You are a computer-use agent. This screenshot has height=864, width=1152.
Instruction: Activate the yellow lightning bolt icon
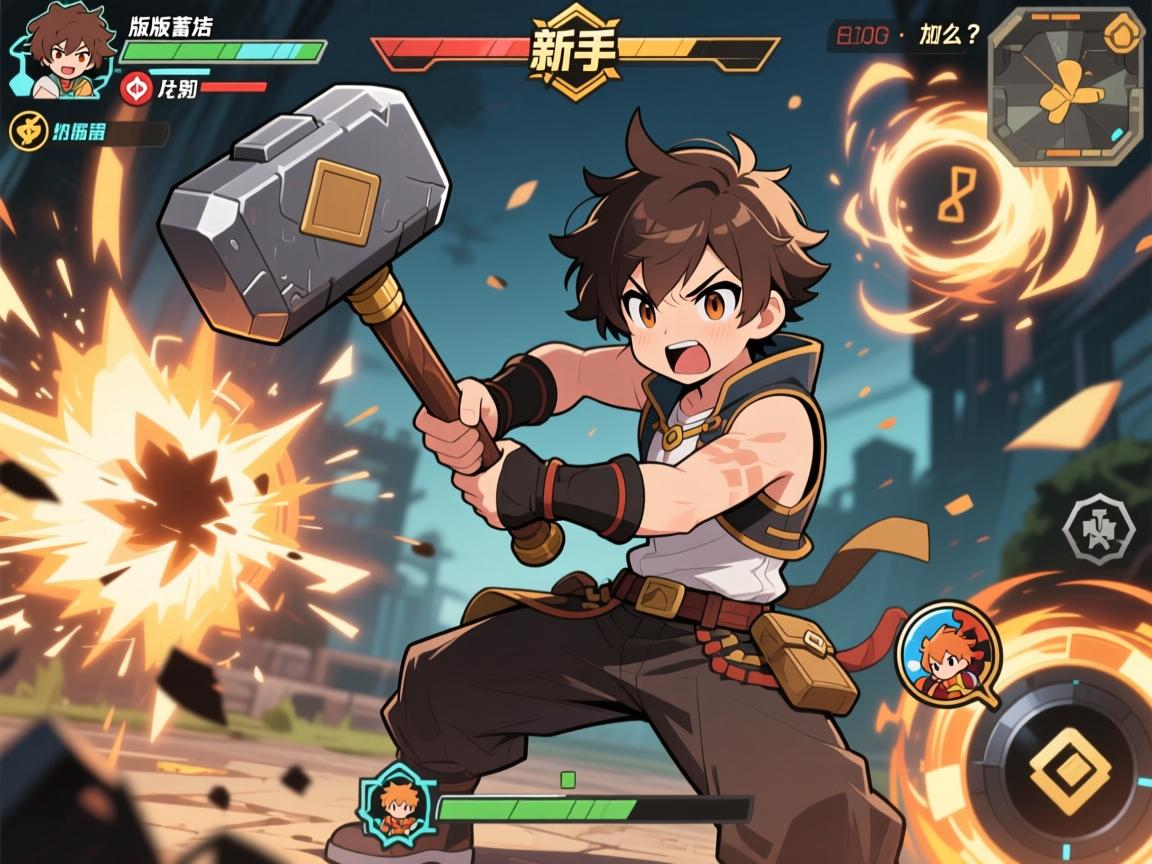26,131
